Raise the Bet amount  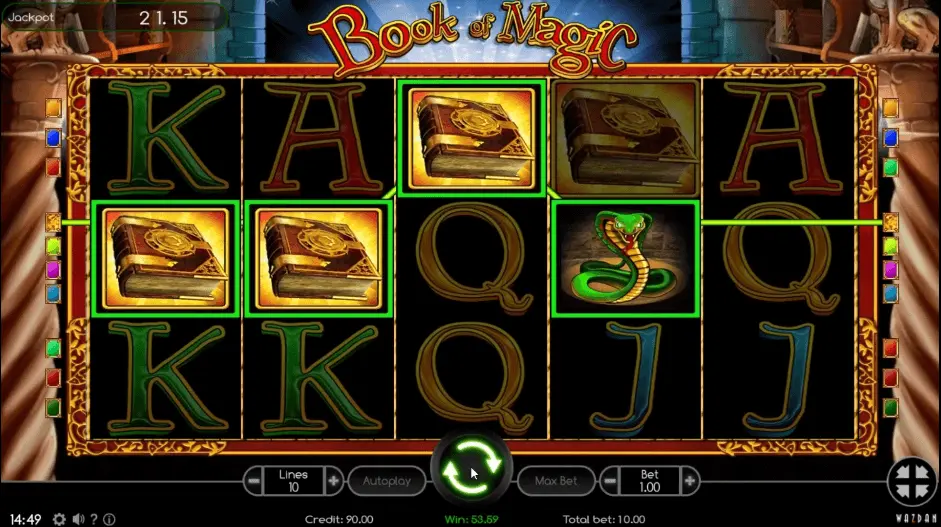pyautogui.click(x=689, y=481)
